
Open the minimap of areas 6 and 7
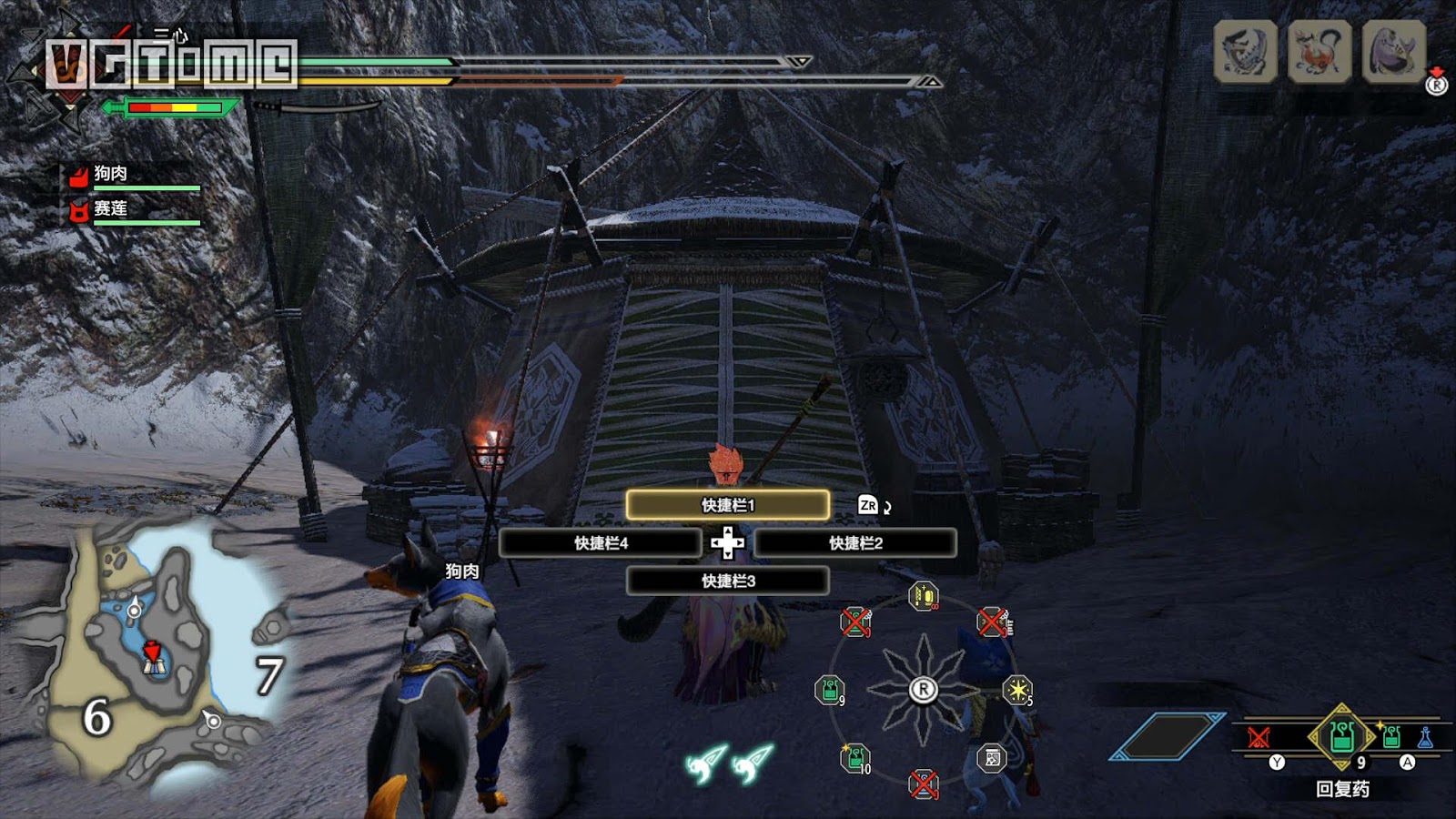tap(155, 655)
